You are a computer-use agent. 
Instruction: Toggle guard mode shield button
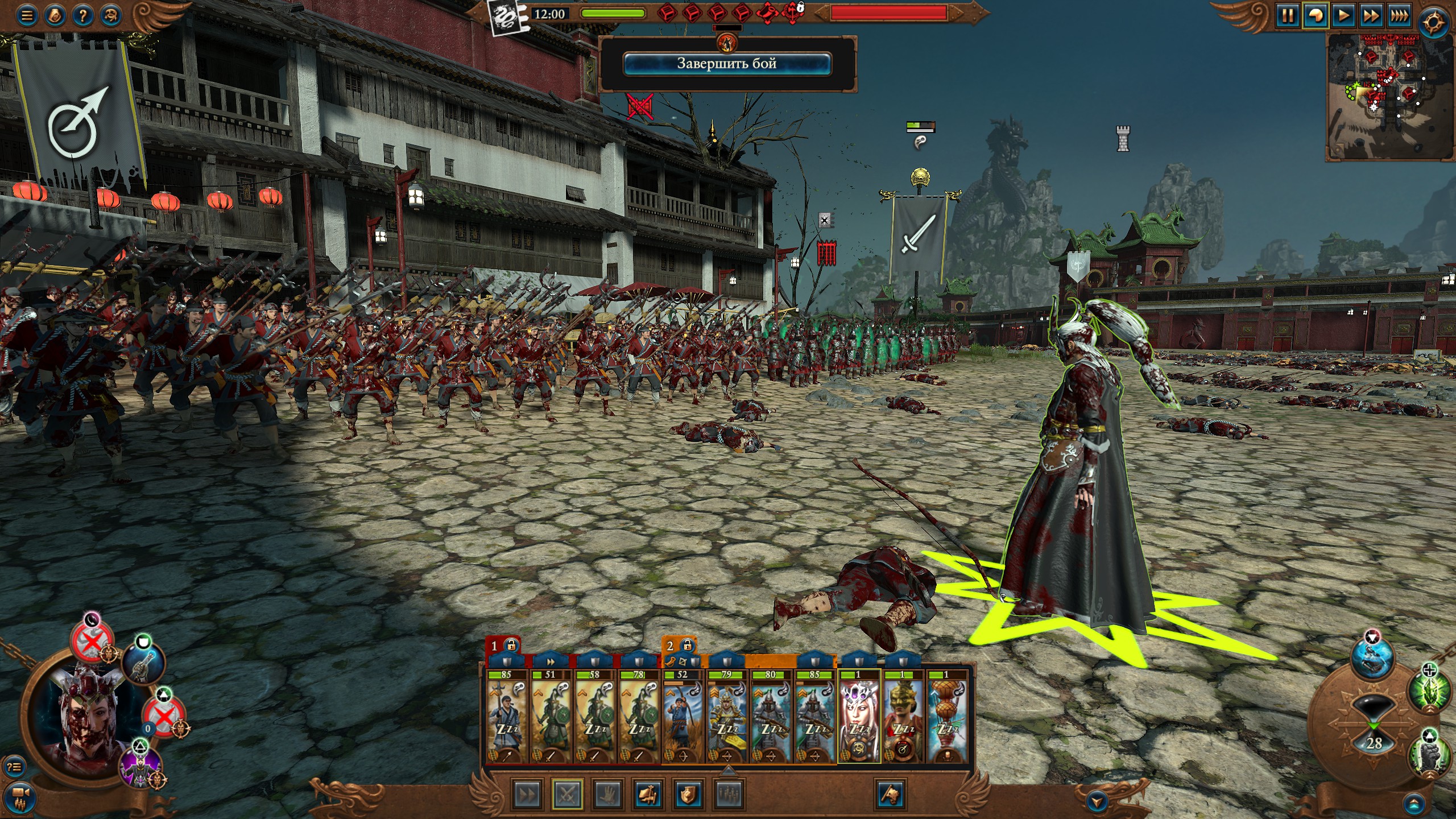tap(688, 795)
